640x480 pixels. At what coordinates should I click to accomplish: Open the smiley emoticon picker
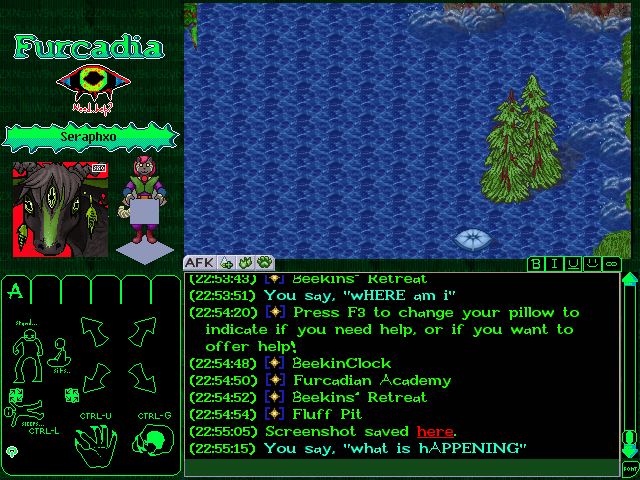[592, 264]
